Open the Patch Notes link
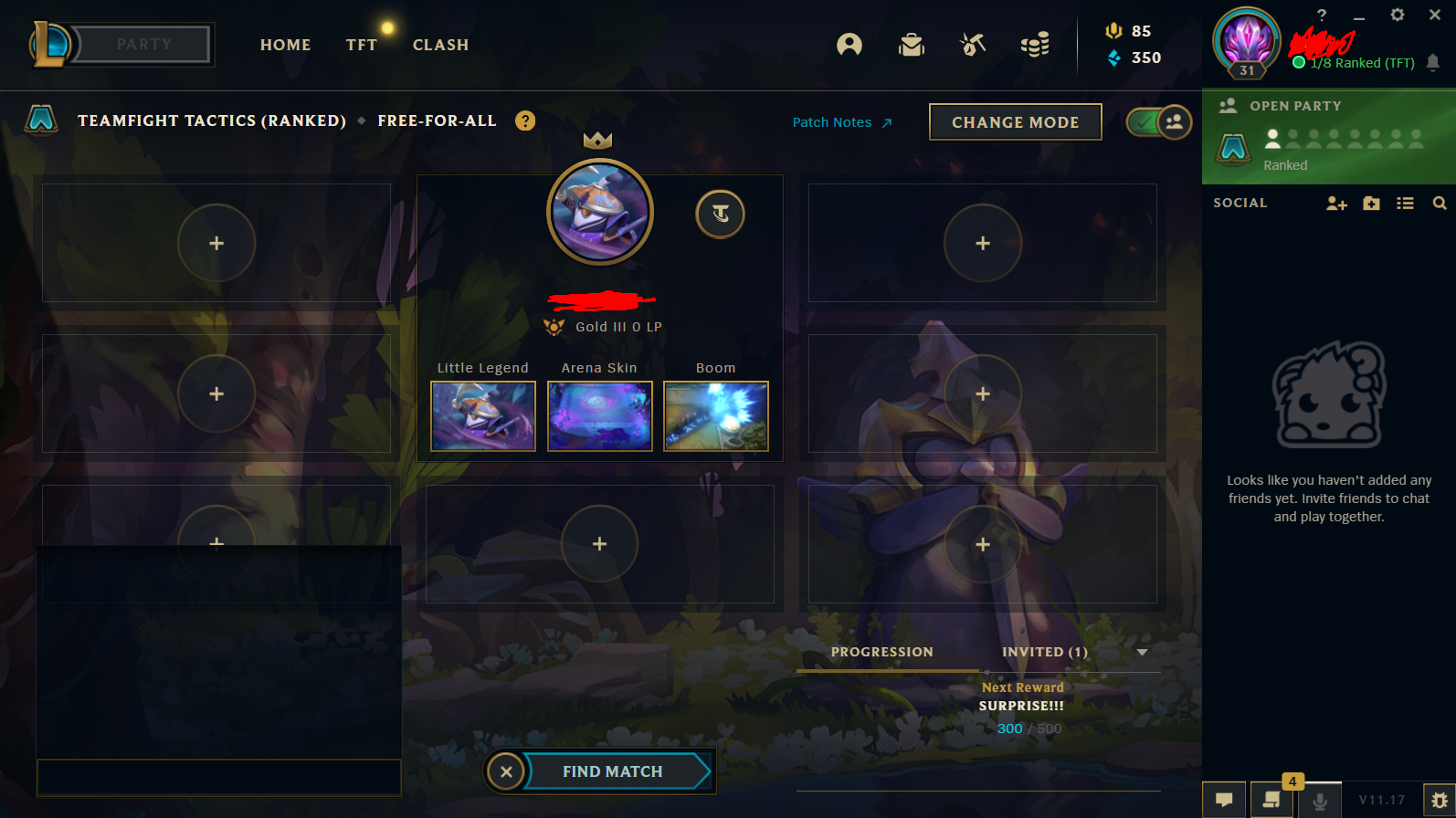This screenshot has height=818, width=1456. pyautogui.click(x=831, y=121)
